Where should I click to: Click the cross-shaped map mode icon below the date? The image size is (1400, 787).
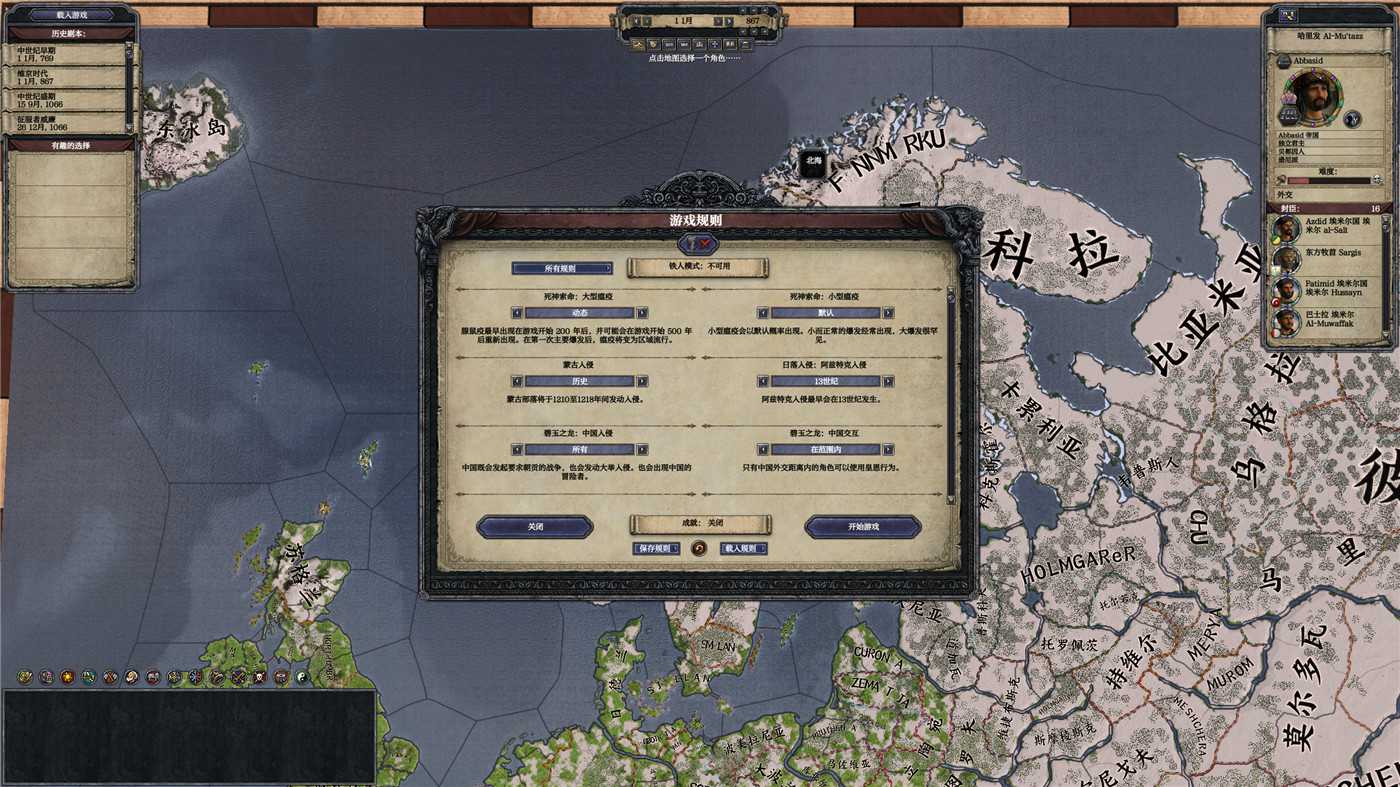click(x=714, y=44)
